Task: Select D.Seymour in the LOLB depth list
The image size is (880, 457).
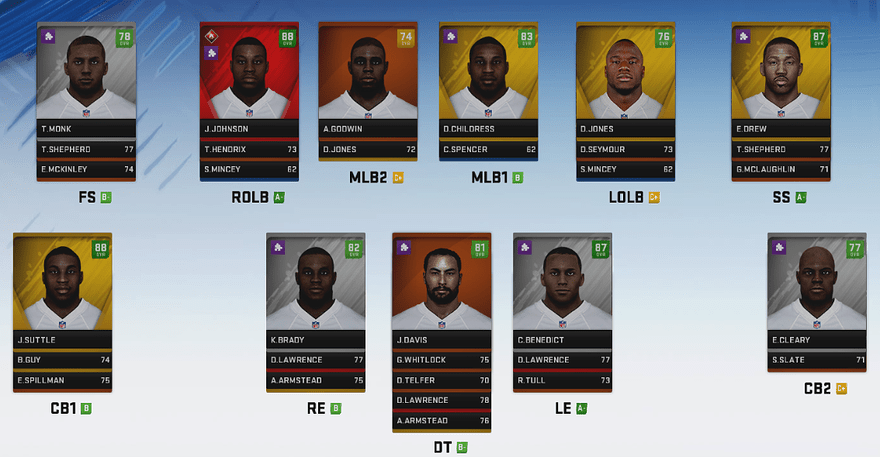Action: point(625,149)
